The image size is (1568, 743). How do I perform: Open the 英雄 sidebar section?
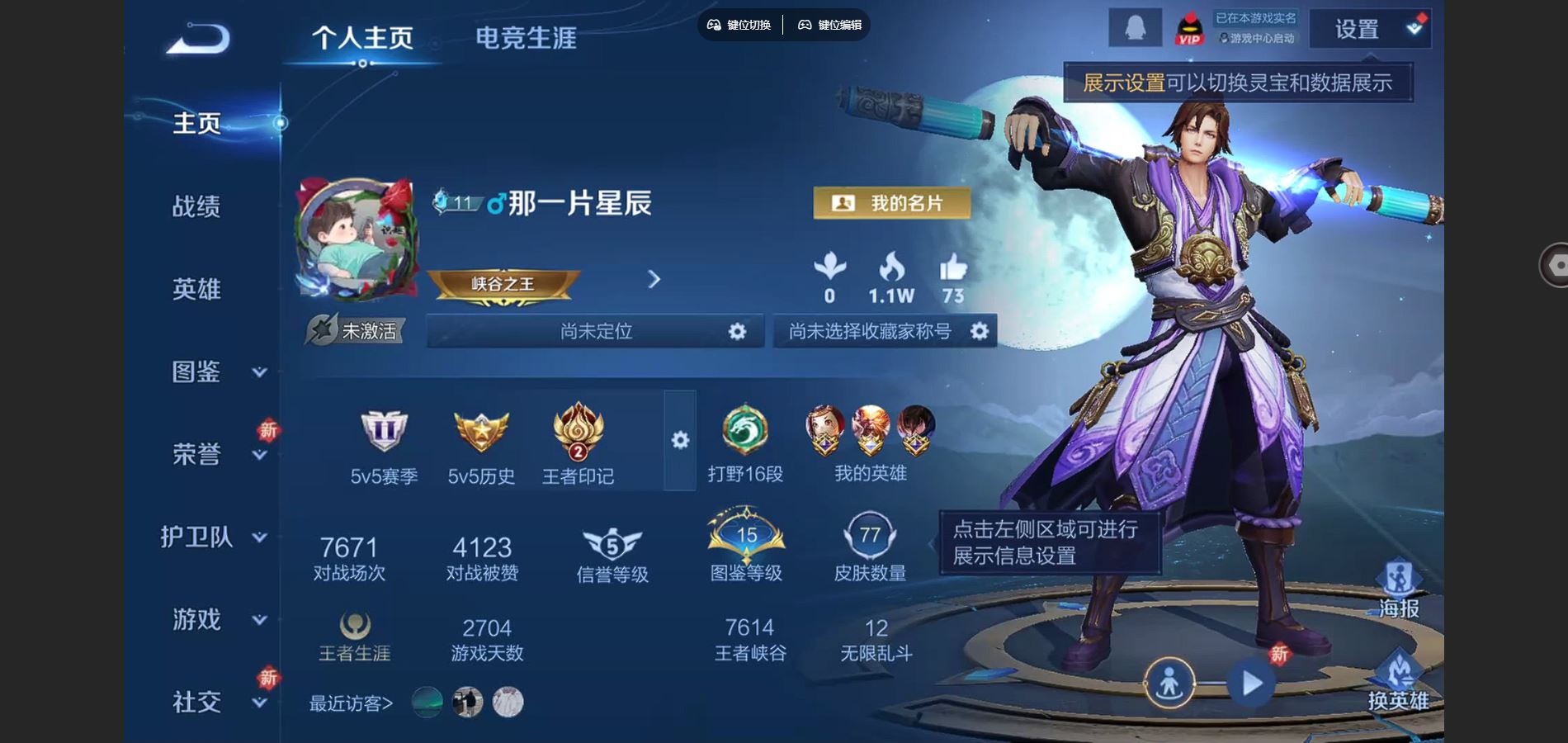click(x=196, y=289)
